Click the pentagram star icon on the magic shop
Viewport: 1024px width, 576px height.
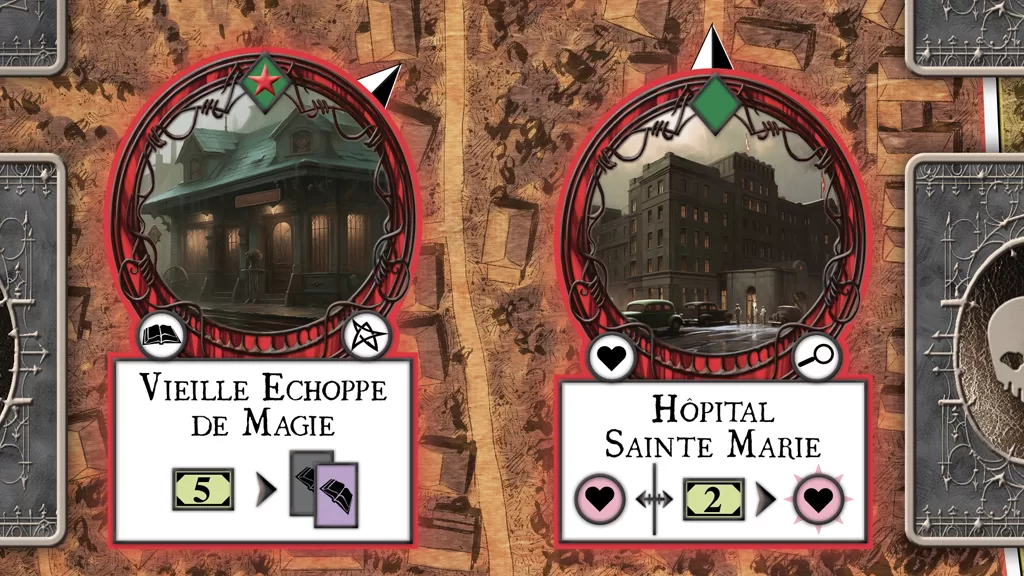point(364,338)
